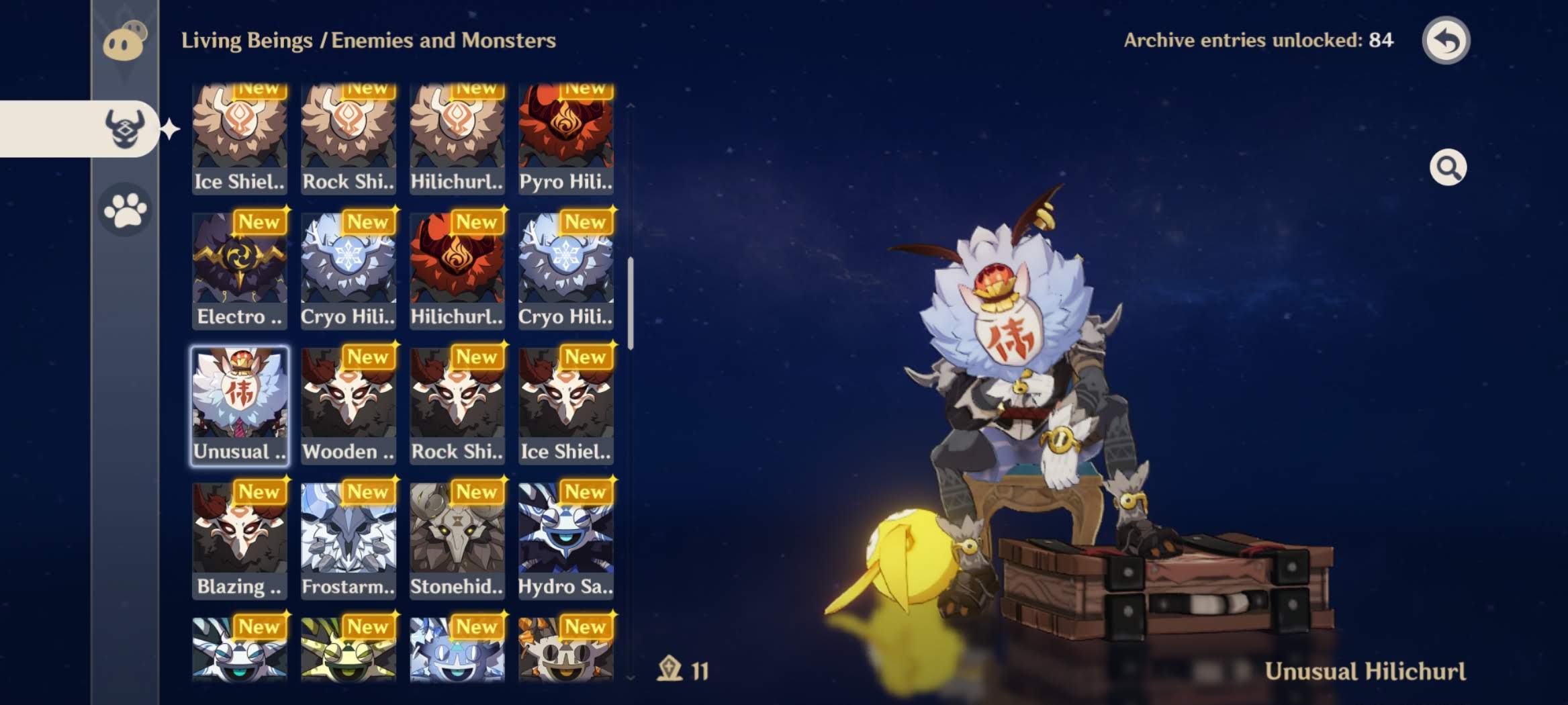Select the Enemies and Monsters horned tab
This screenshot has height=705, width=1568.
click(125, 128)
